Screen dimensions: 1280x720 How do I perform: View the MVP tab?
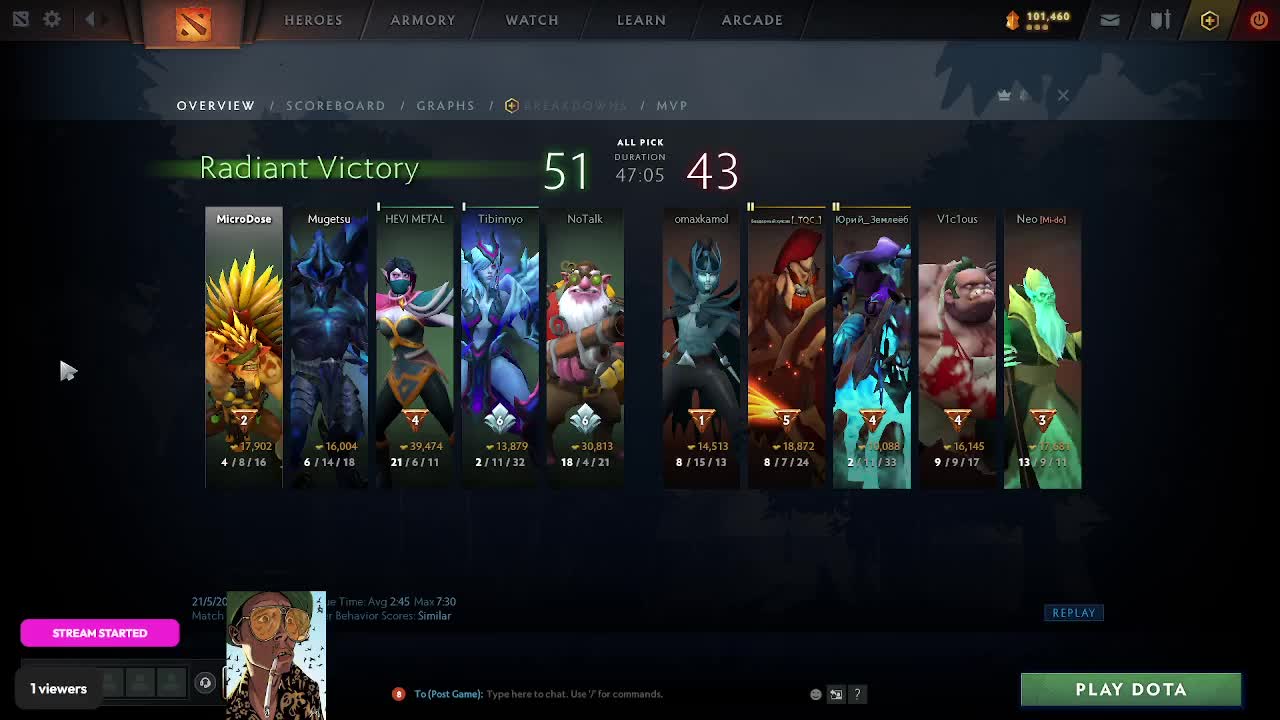(672, 105)
